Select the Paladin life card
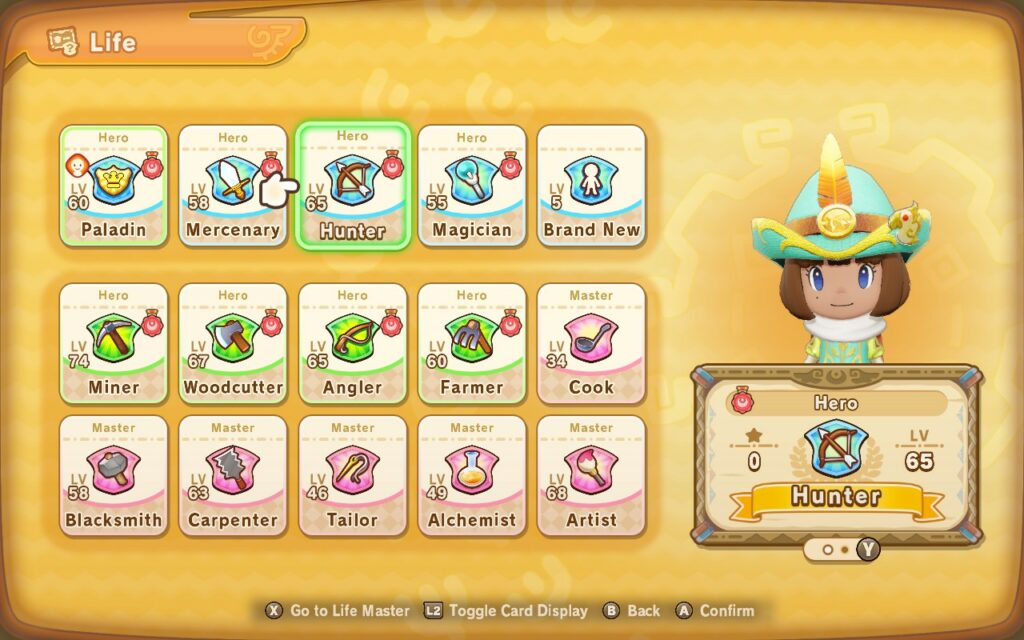The height and width of the screenshot is (640, 1024). (x=113, y=186)
